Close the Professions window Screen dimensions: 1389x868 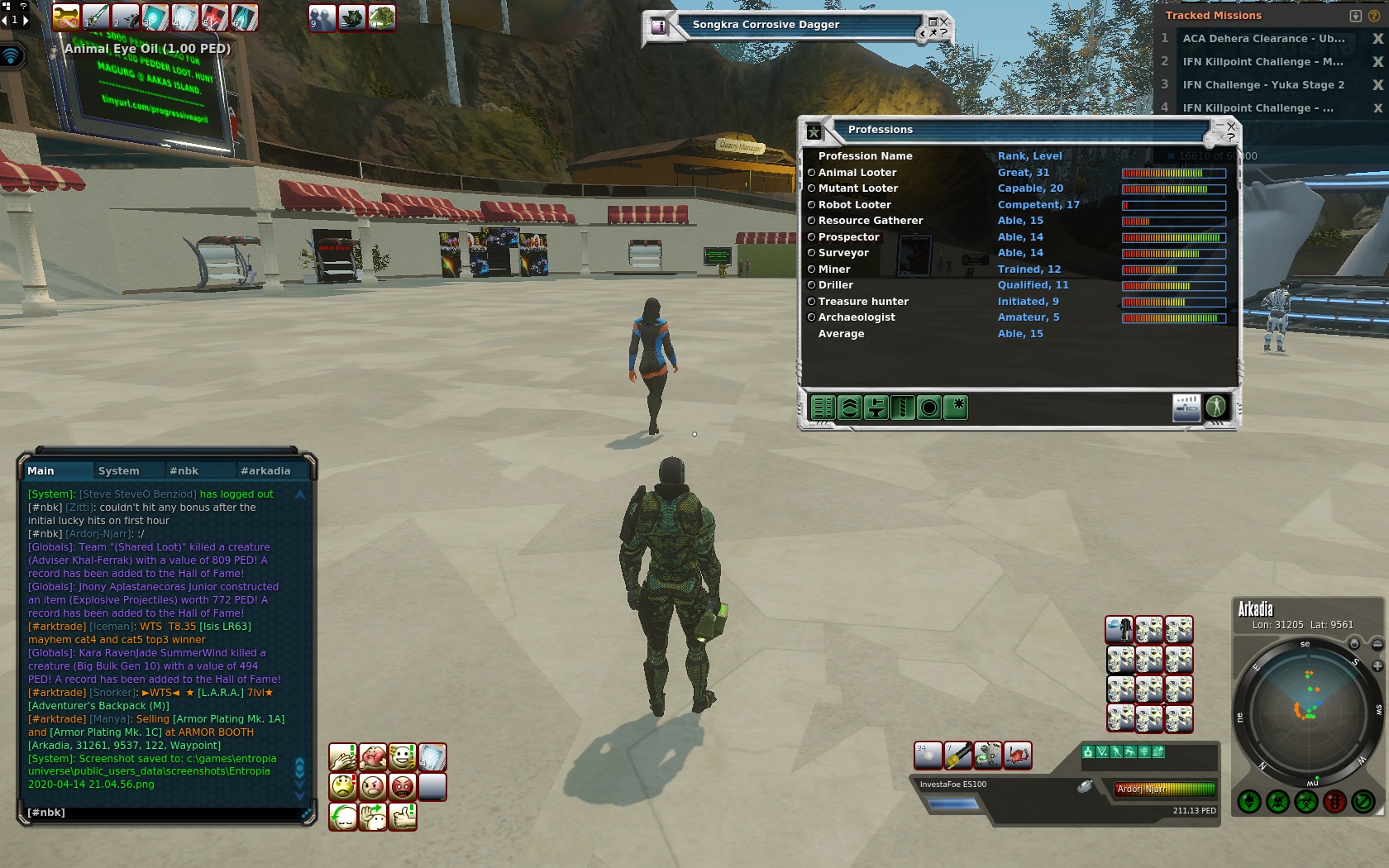click(1231, 126)
